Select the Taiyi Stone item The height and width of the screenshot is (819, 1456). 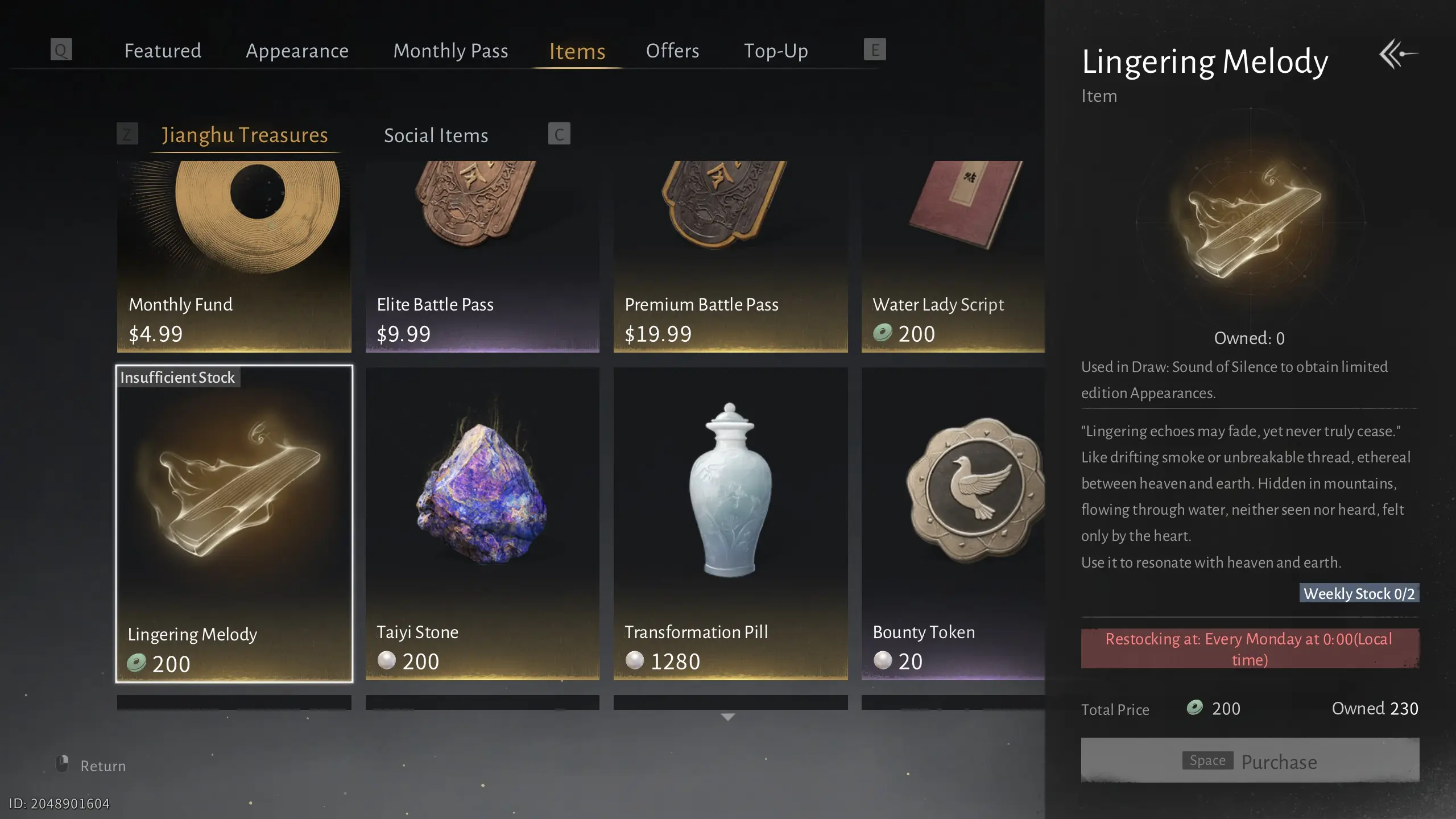pyautogui.click(x=482, y=523)
